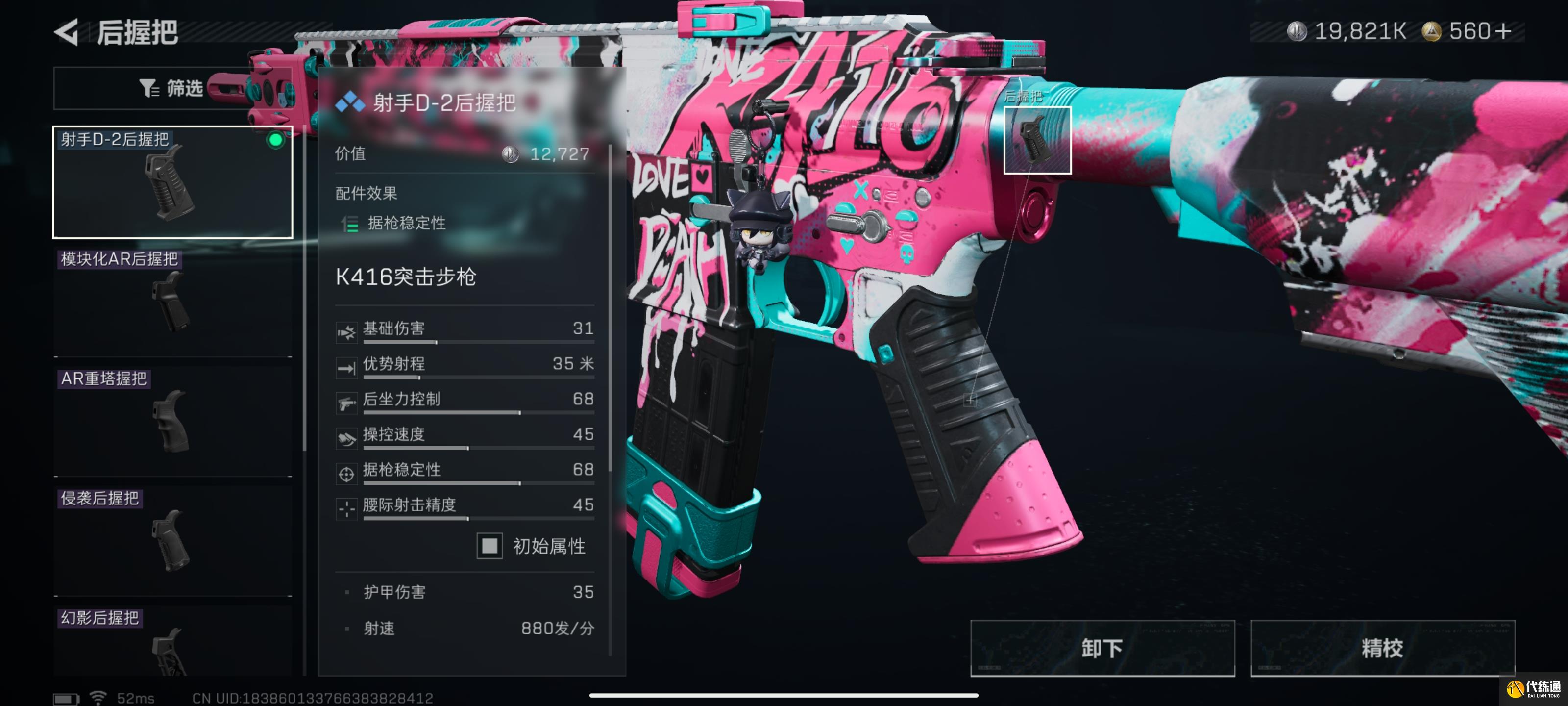Click the 后握把 slot on the weapon
1568x706 pixels.
point(1037,140)
